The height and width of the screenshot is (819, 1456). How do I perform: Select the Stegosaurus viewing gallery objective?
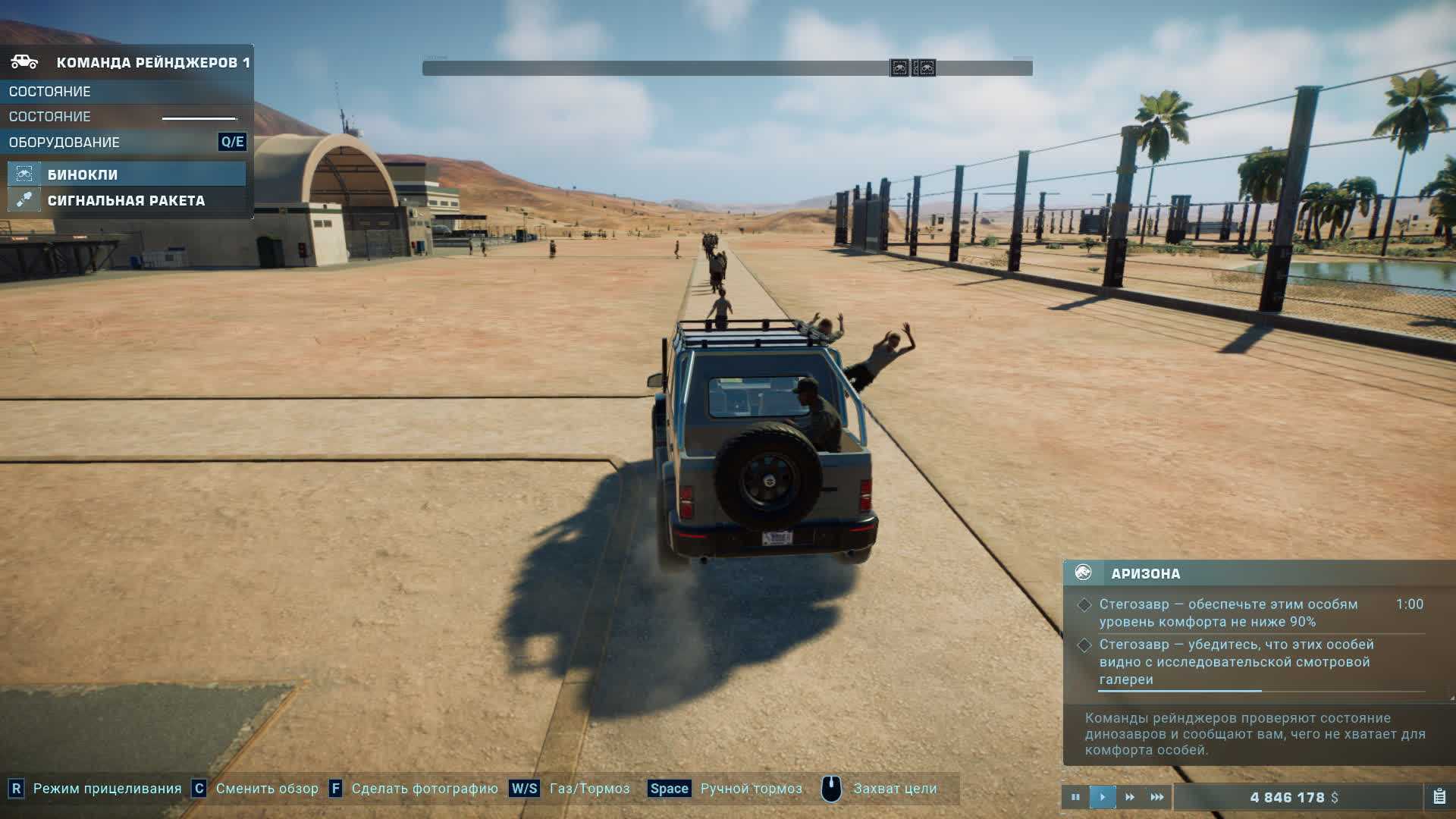pyautogui.click(x=1236, y=662)
